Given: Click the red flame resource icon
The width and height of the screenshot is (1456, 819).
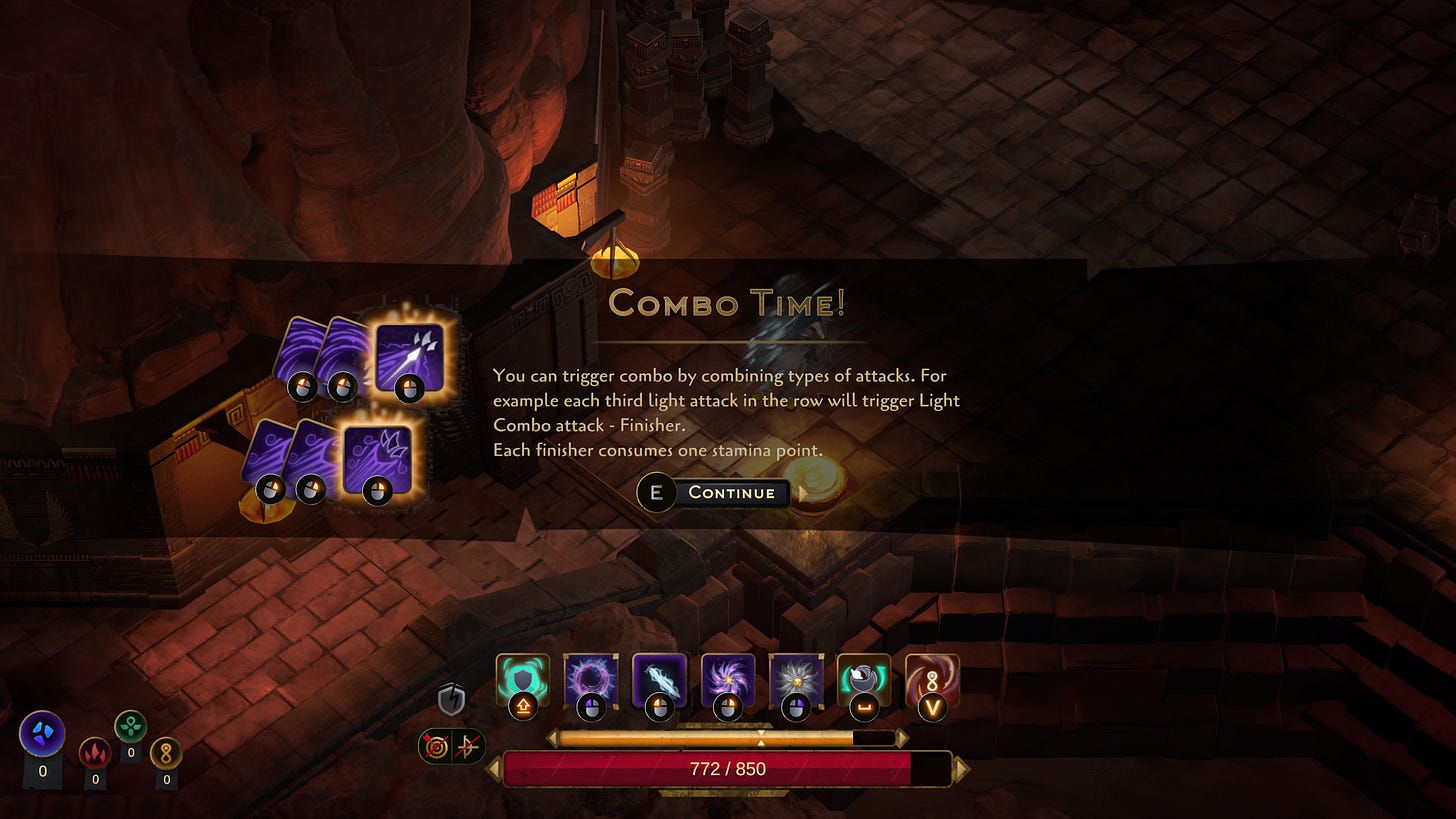Looking at the screenshot, I should pos(95,752).
